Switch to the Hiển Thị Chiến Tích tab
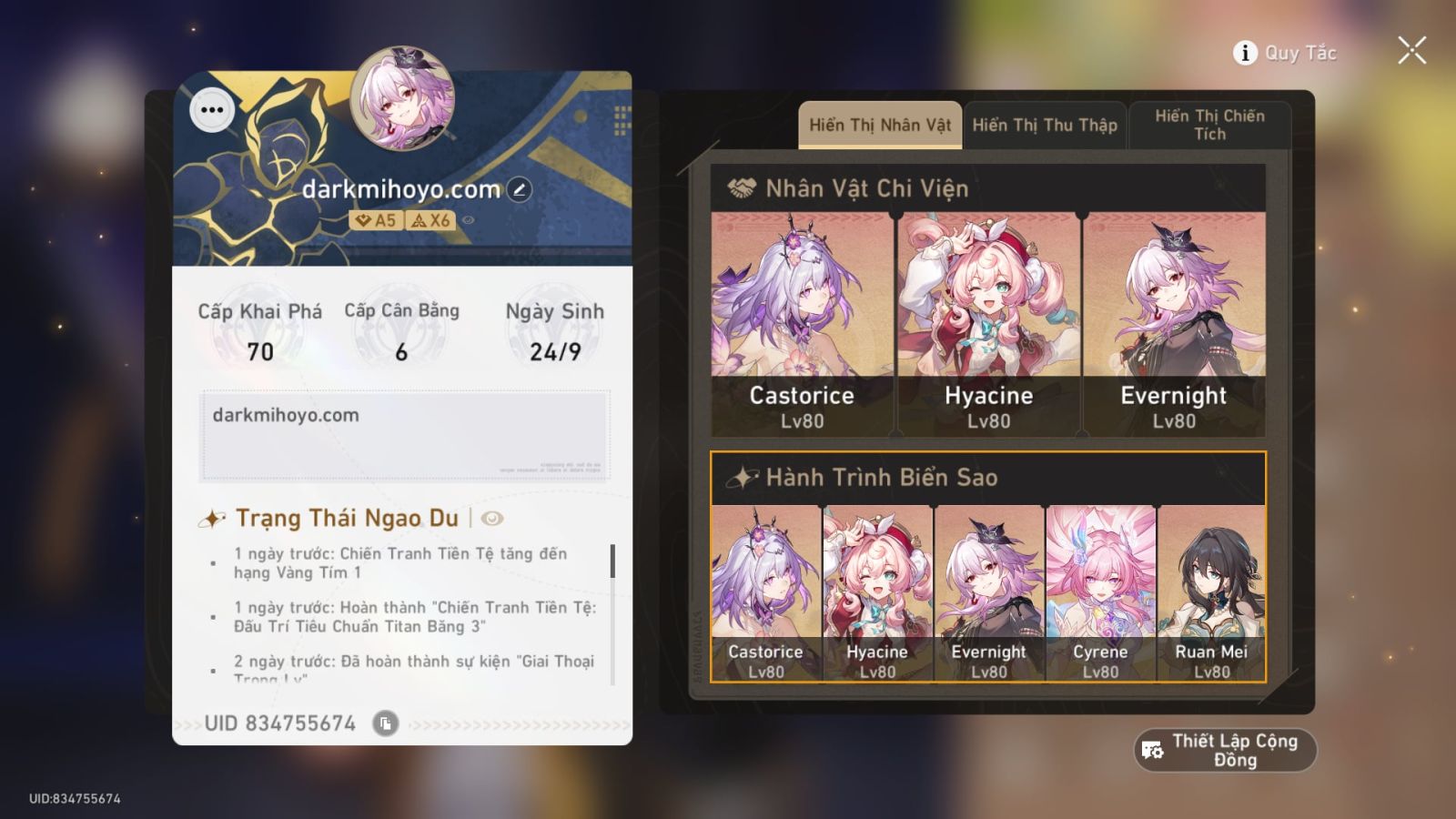 1210,124
